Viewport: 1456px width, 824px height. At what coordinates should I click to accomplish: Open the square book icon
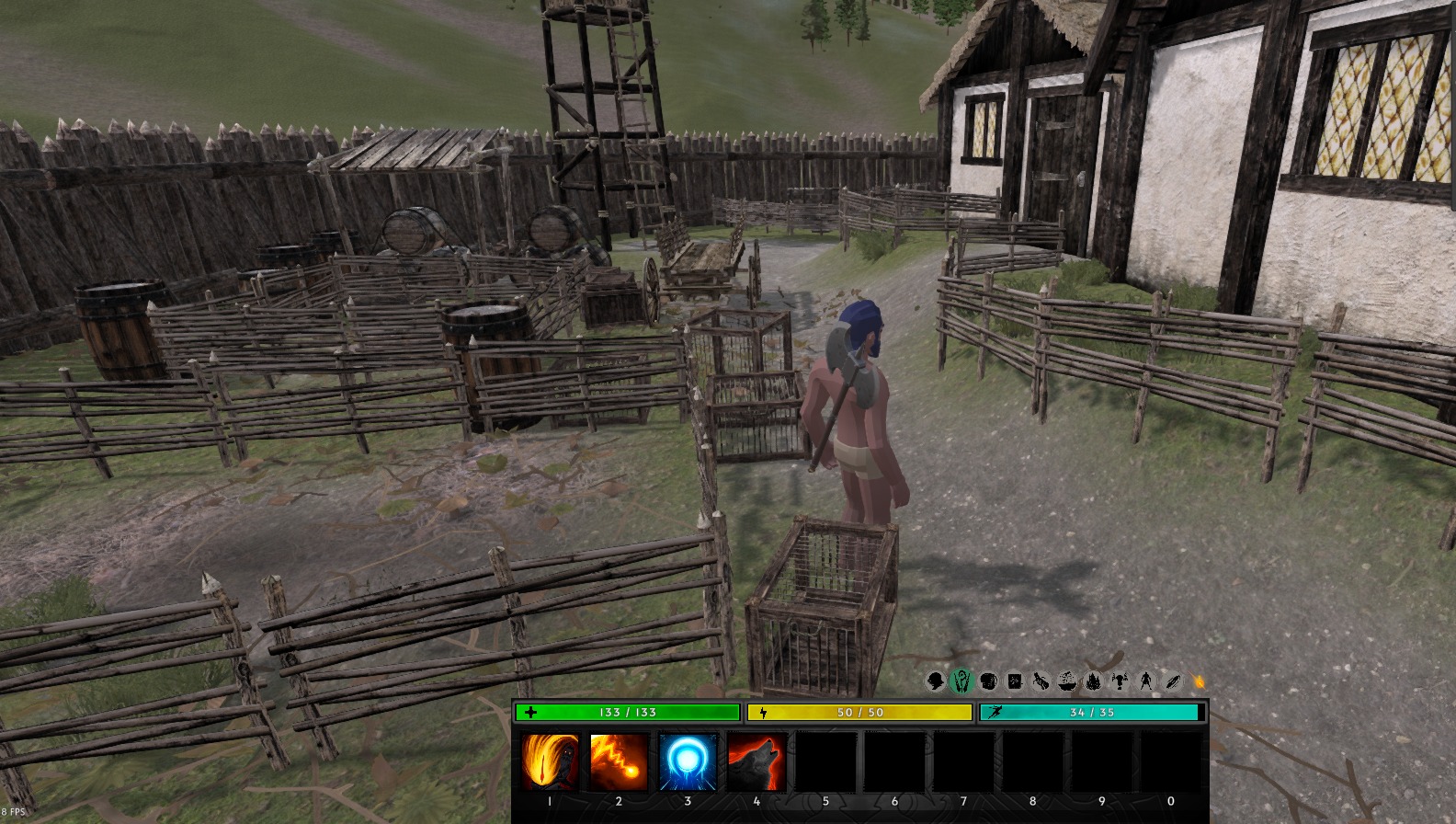click(x=1015, y=681)
